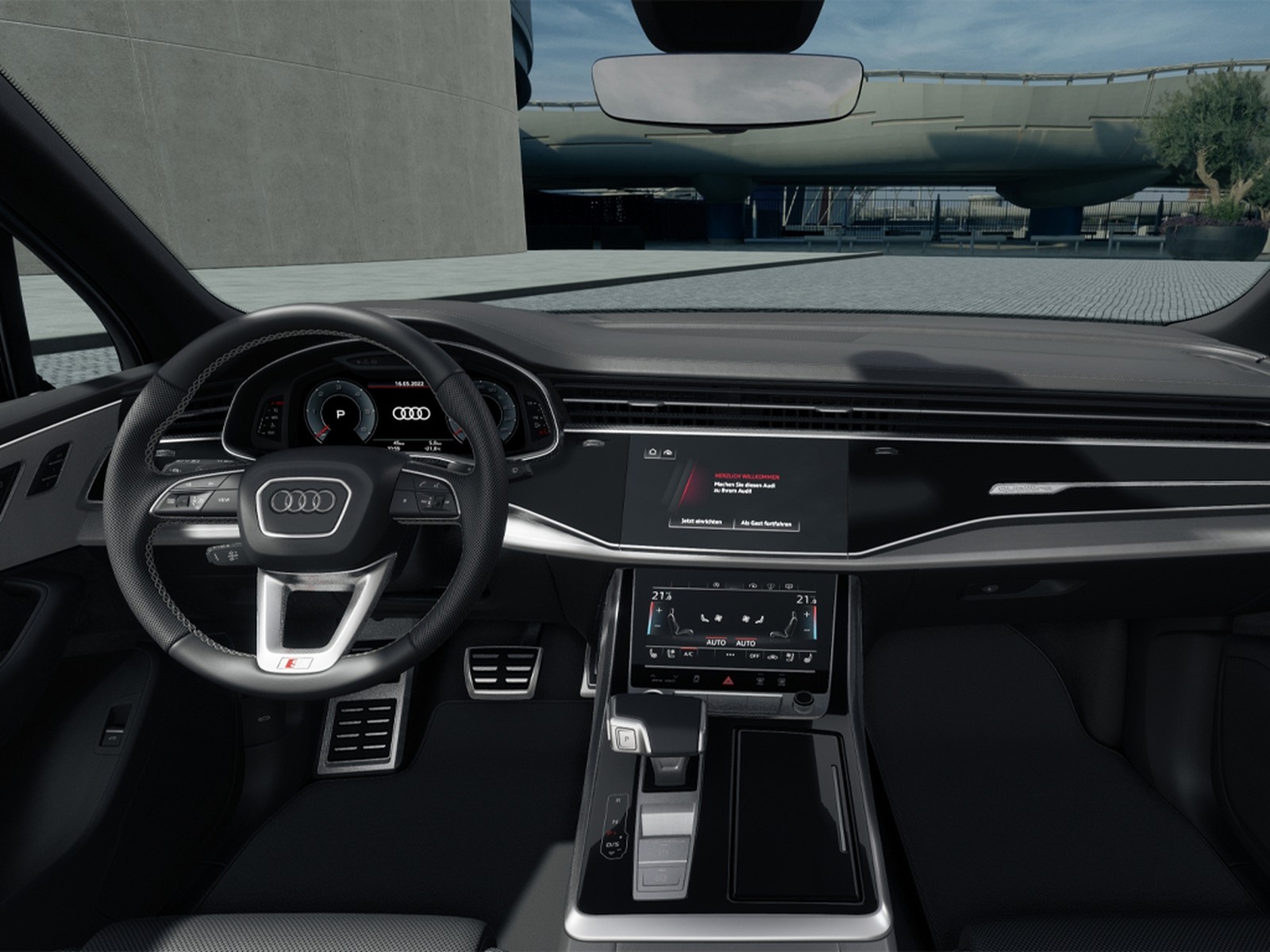Select the connectivity icon beside the Home icon
Viewport: 1270px width, 952px height.
(x=668, y=453)
